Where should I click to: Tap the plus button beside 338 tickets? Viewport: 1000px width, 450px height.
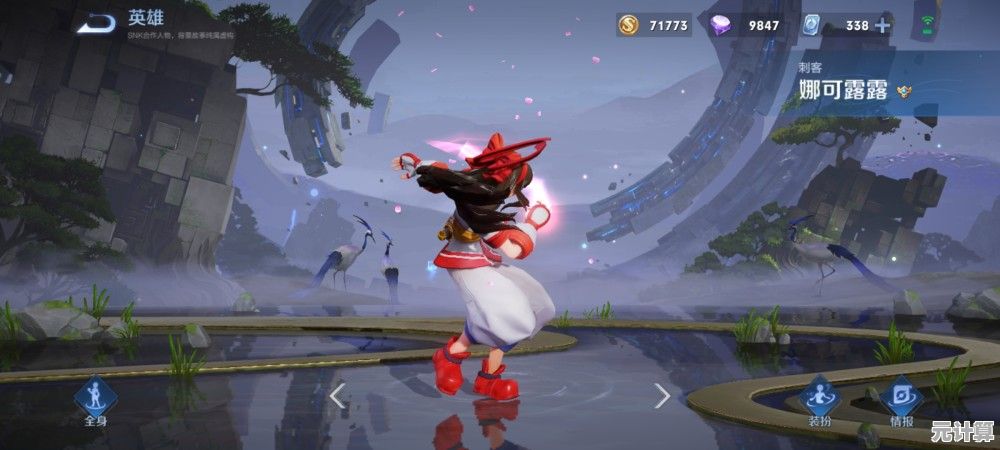point(882,26)
